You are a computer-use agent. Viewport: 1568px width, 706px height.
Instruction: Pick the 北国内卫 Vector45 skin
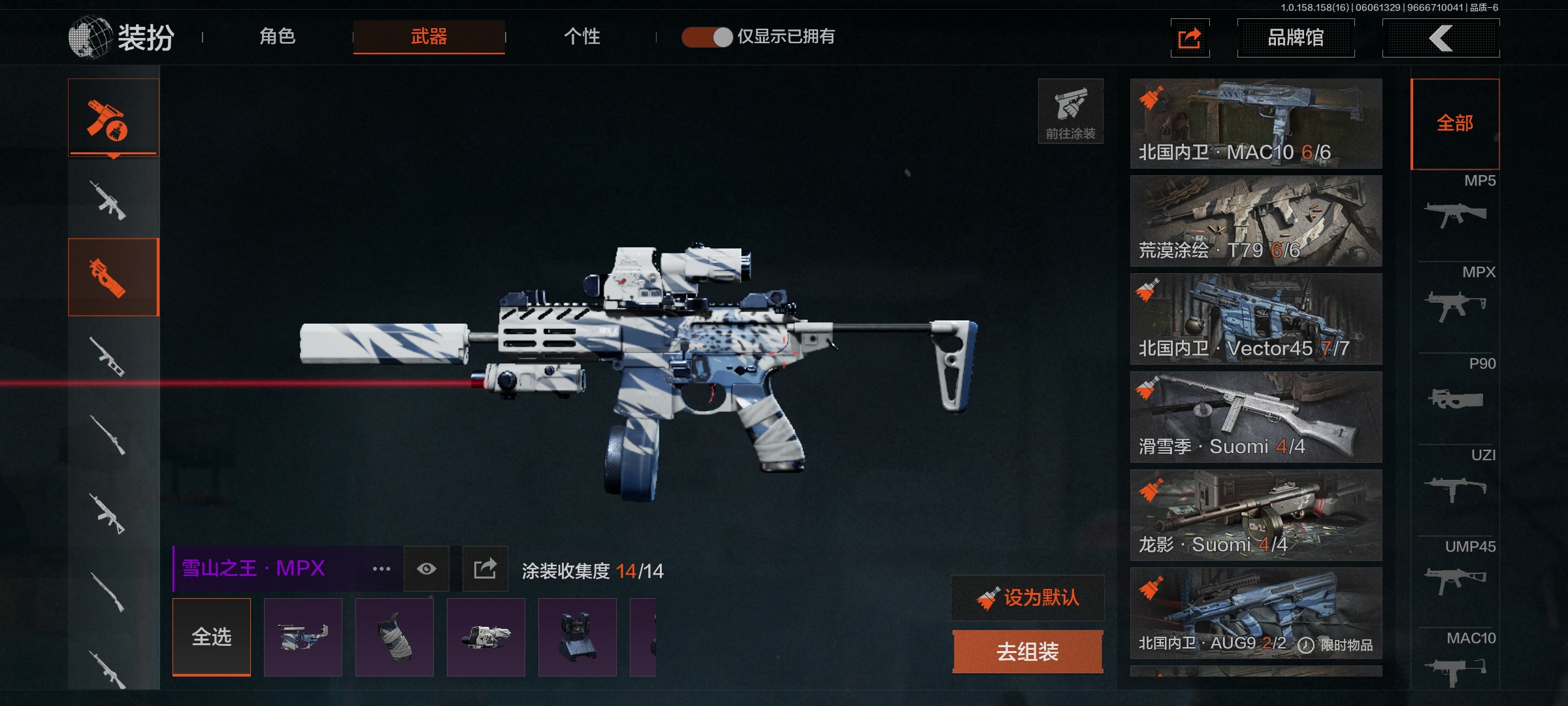(1256, 319)
